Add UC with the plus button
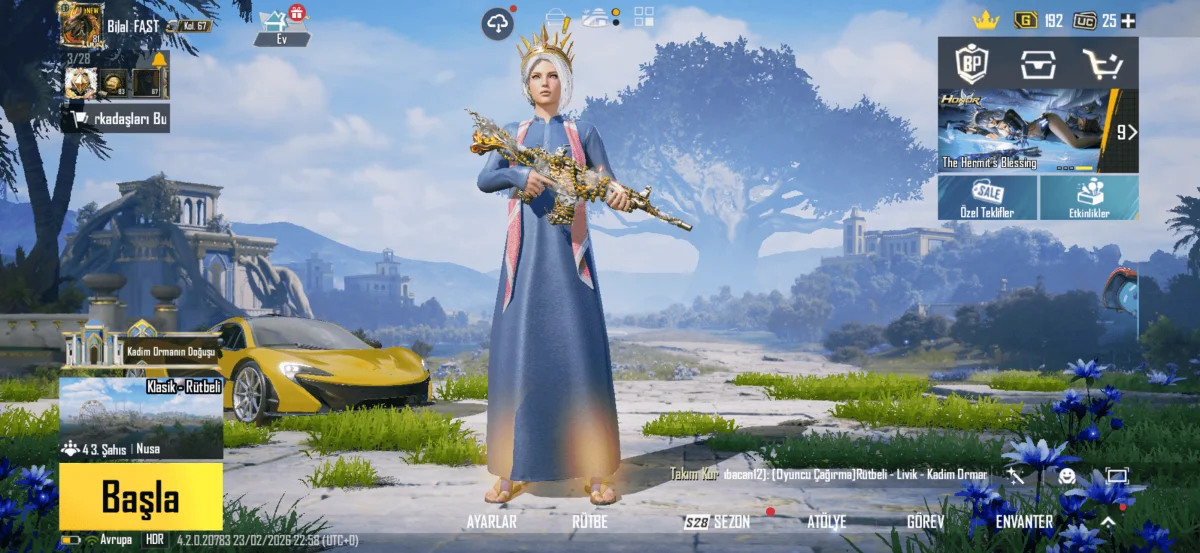The height and width of the screenshot is (553, 1200). coord(1128,20)
